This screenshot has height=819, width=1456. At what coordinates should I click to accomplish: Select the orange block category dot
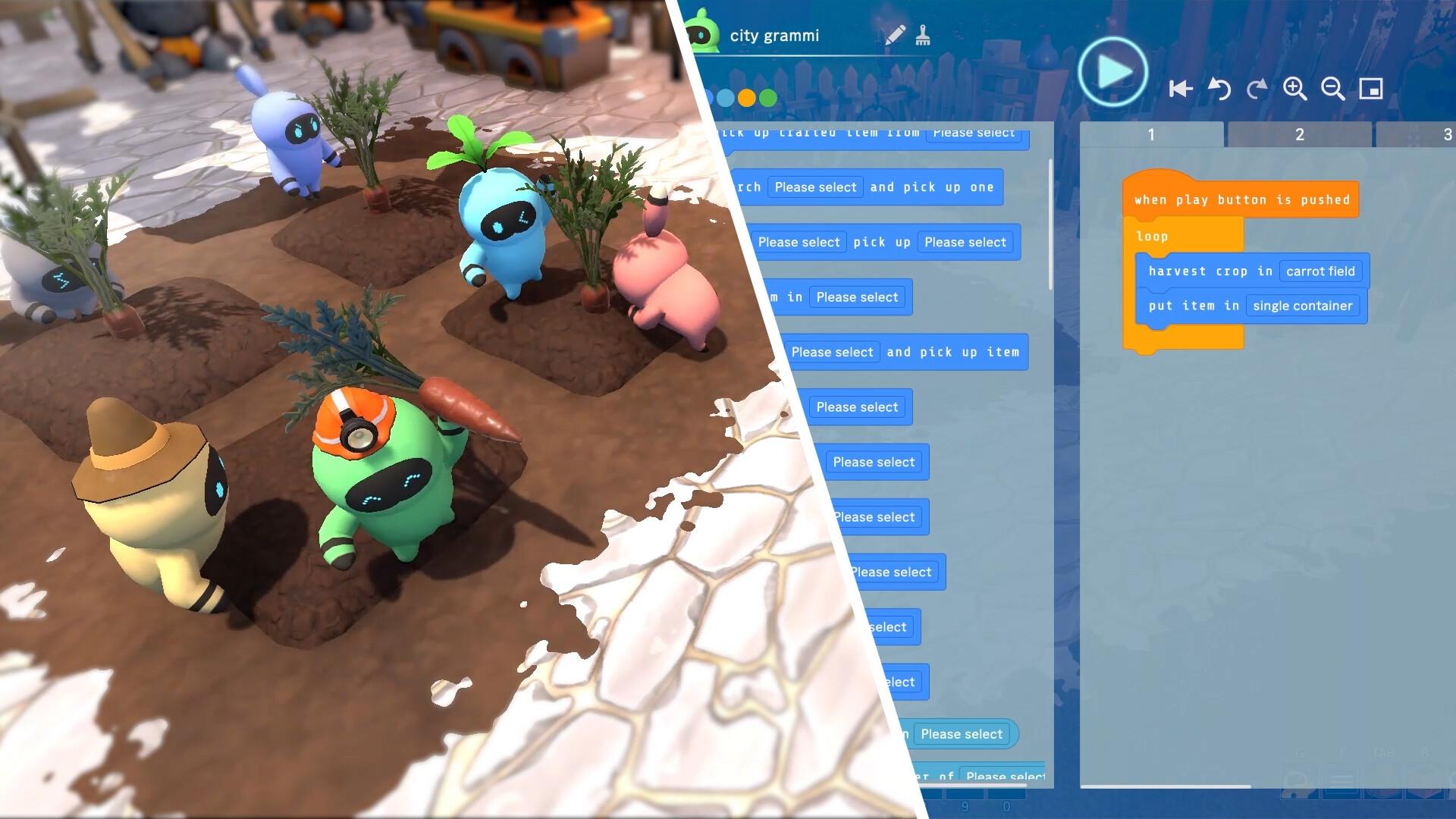click(x=747, y=98)
